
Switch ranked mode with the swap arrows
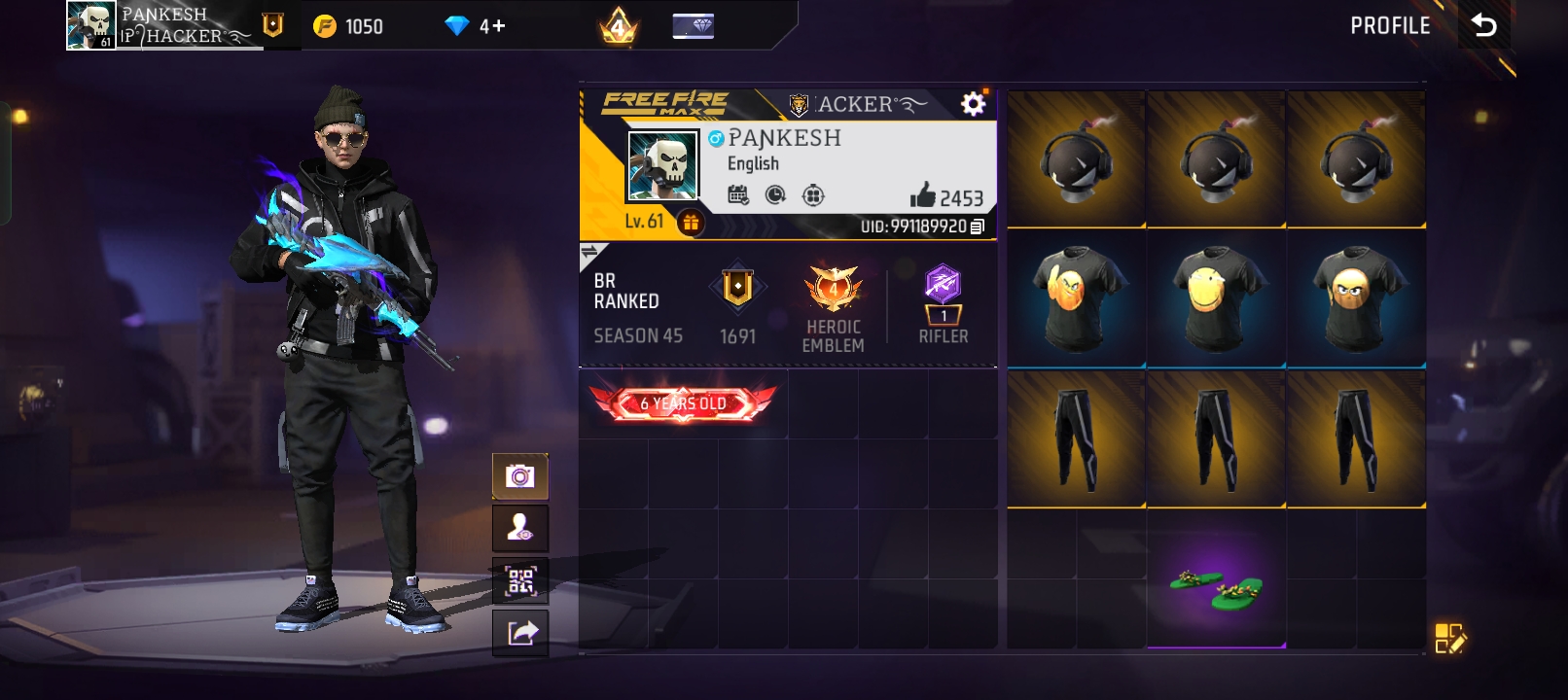pos(591,251)
